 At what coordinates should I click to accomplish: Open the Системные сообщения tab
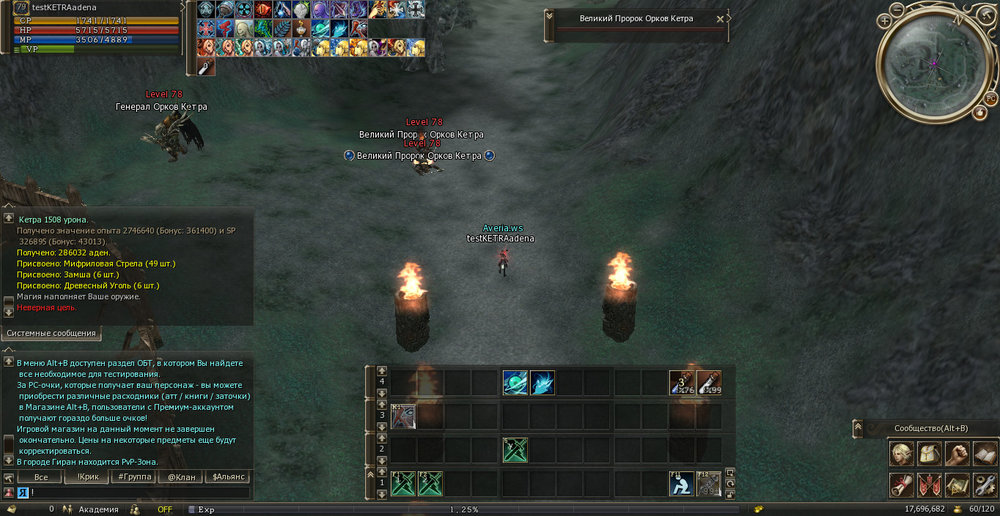[51, 333]
